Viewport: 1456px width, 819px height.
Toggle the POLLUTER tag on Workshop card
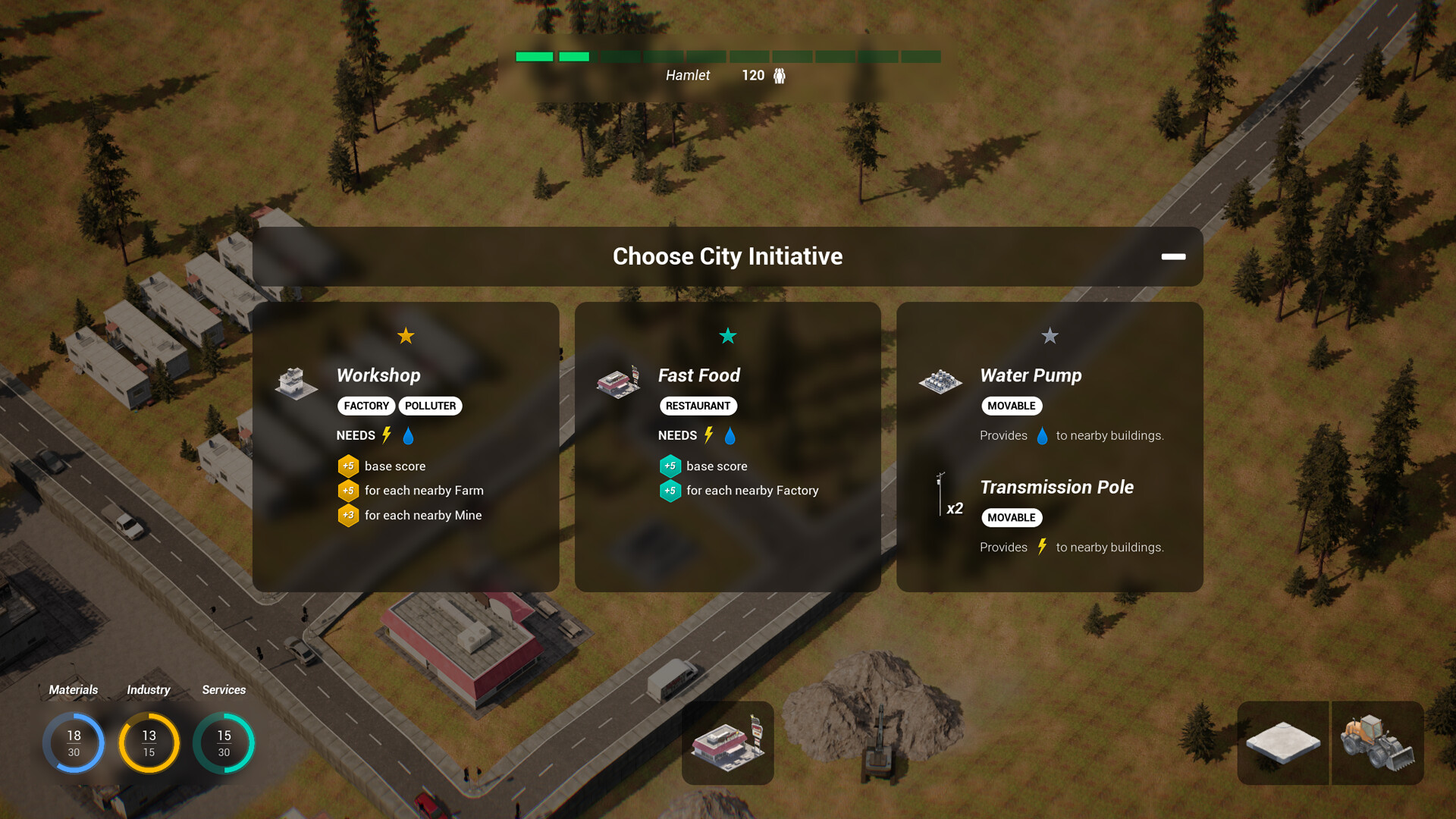(430, 406)
